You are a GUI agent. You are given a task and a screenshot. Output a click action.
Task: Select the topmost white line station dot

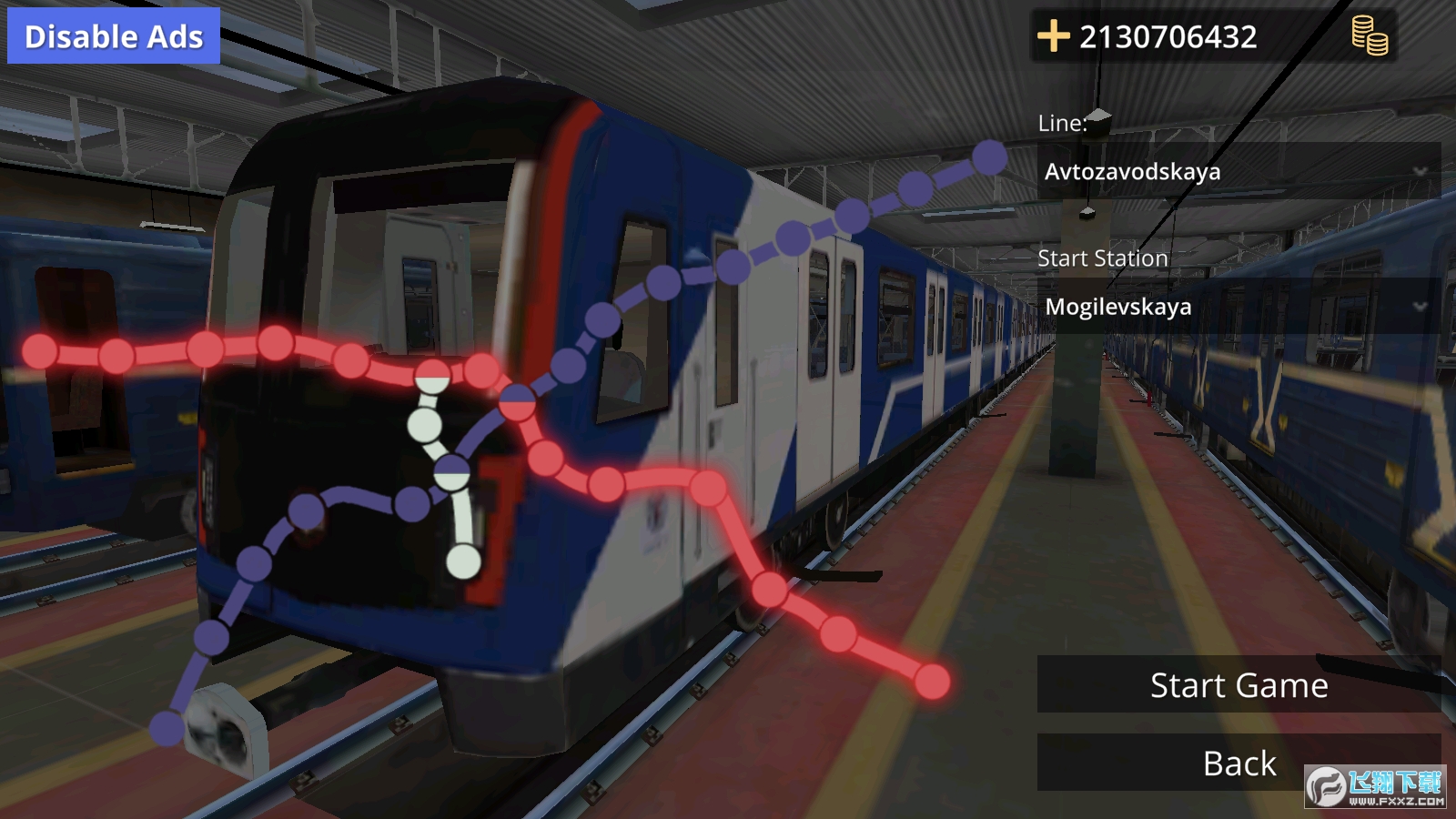point(430,375)
